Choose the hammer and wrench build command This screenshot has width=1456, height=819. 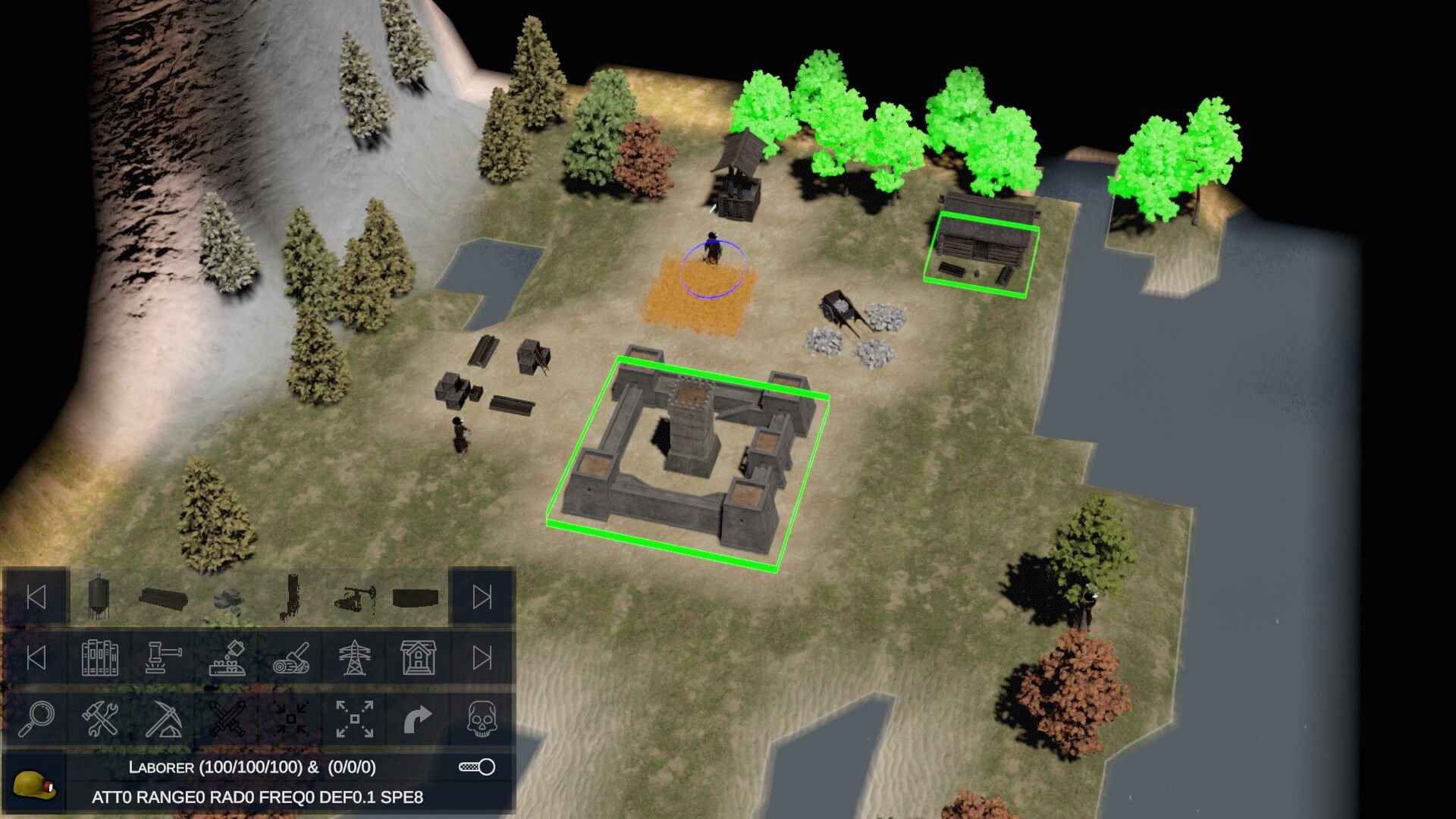tap(99, 718)
